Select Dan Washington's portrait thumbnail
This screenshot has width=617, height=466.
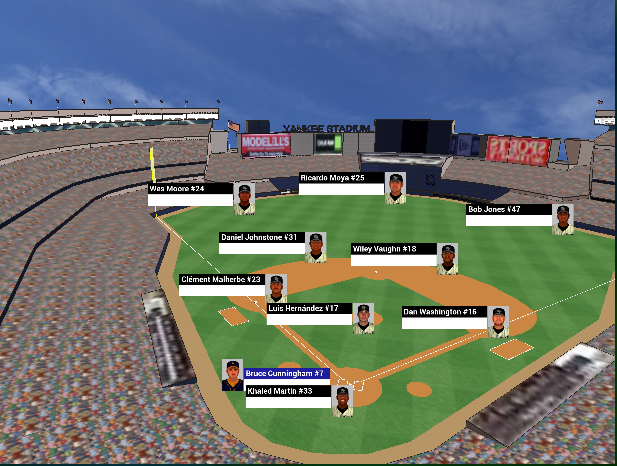498,321
